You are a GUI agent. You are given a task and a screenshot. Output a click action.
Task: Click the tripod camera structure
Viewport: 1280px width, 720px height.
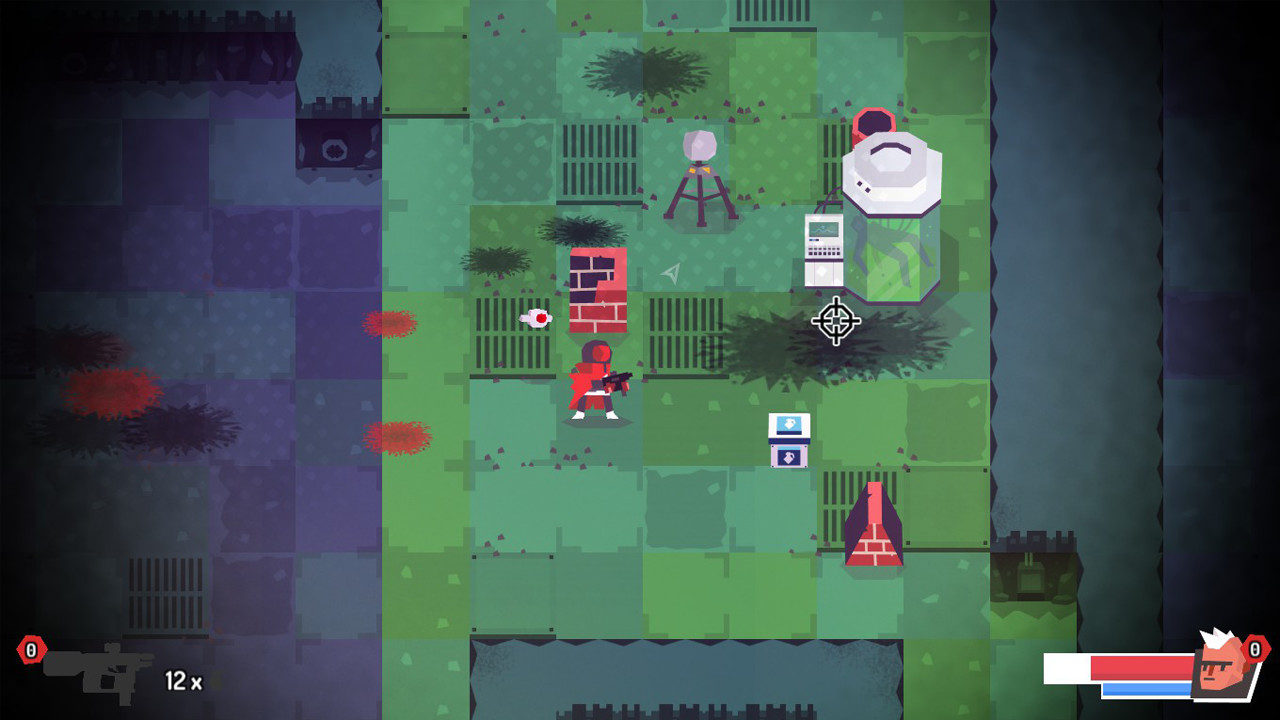pyautogui.click(x=700, y=175)
